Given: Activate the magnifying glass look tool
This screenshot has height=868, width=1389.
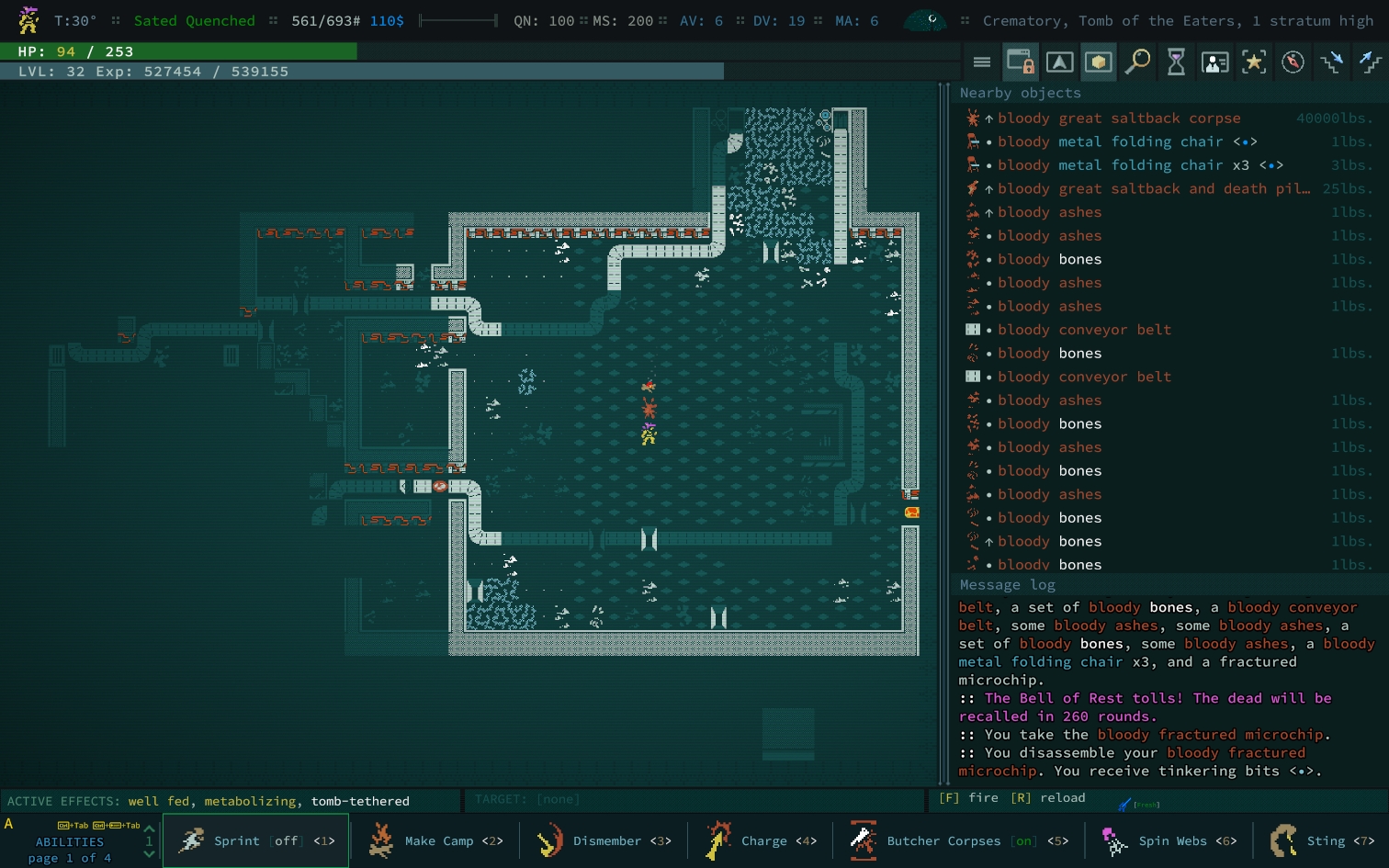Looking at the screenshot, I should pyautogui.click(x=1137, y=62).
